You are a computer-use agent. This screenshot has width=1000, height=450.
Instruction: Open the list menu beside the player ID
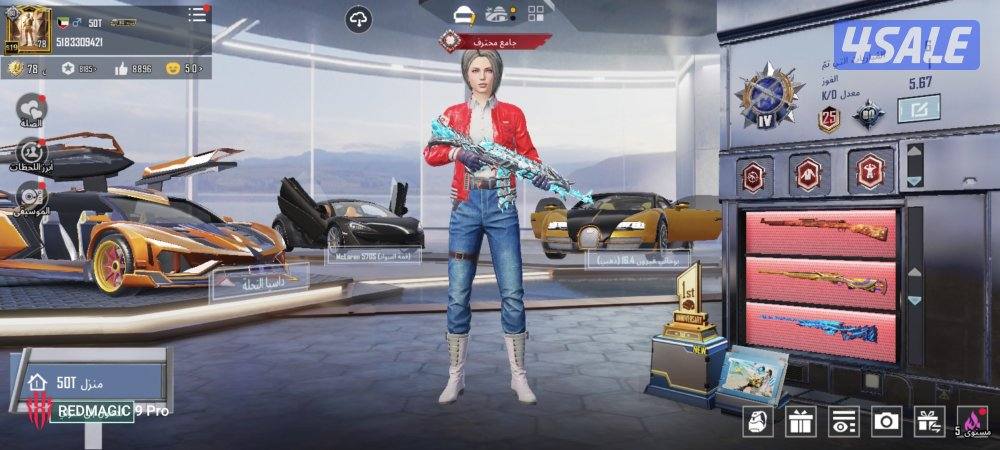pyautogui.click(x=197, y=15)
